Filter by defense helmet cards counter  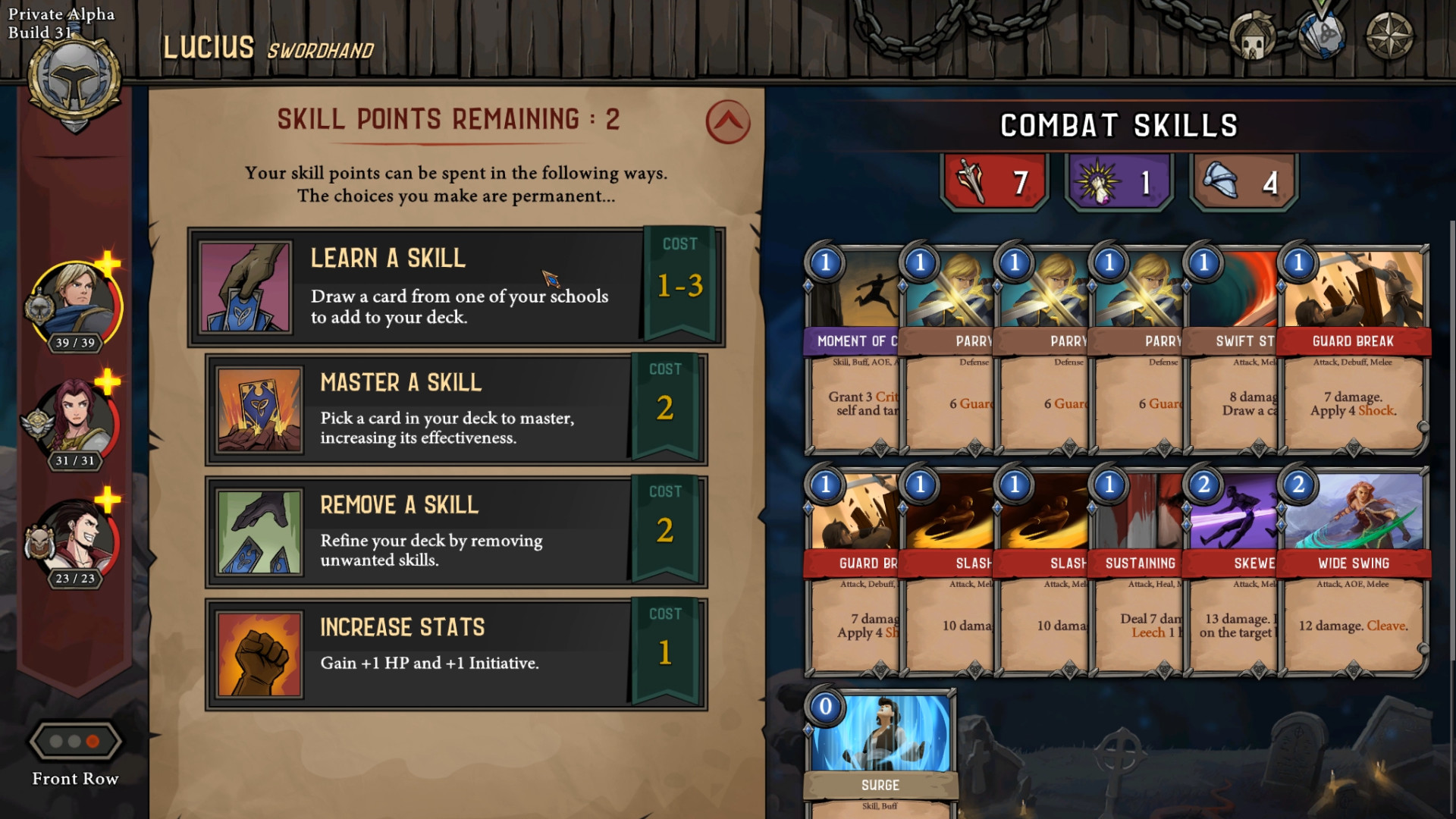pyautogui.click(x=1243, y=182)
